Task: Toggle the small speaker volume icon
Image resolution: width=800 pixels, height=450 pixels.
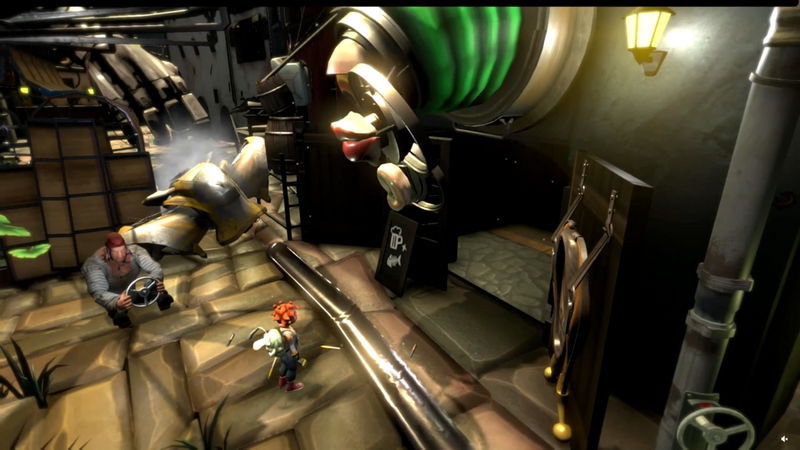Action: [785, 439]
